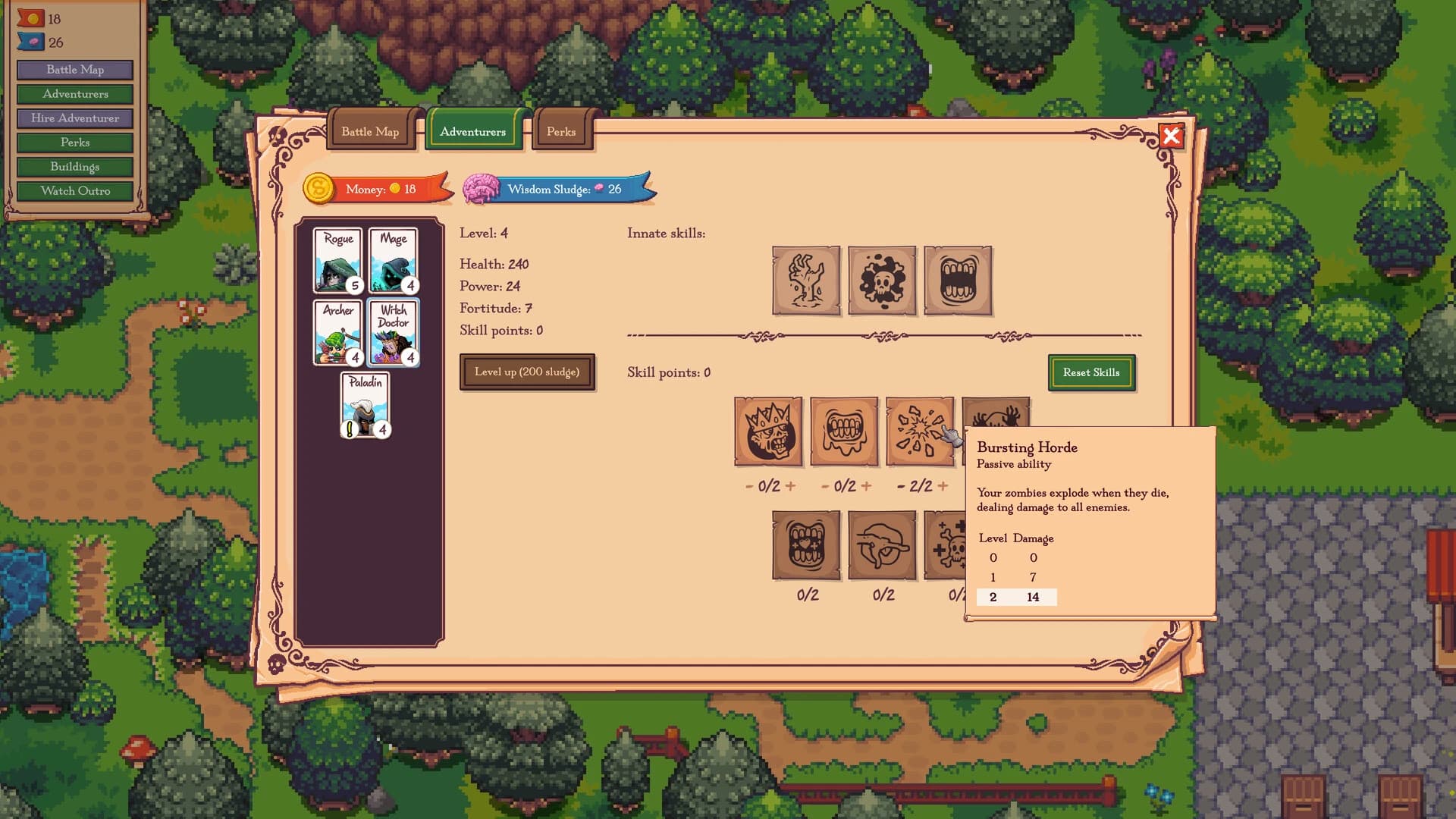Select the Rogue adventurer card
This screenshot has height=819, width=1456.
click(x=338, y=261)
